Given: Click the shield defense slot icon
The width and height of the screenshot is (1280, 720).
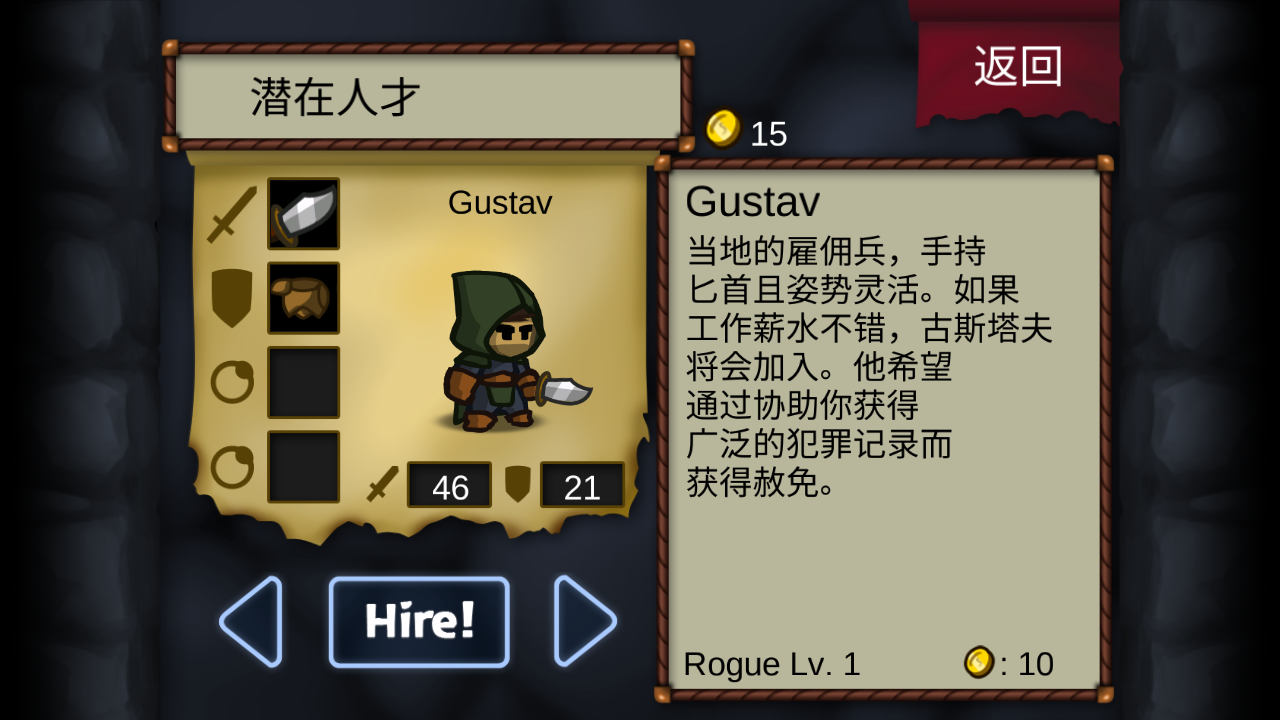Looking at the screenshot, I should [x=229, y=298].
